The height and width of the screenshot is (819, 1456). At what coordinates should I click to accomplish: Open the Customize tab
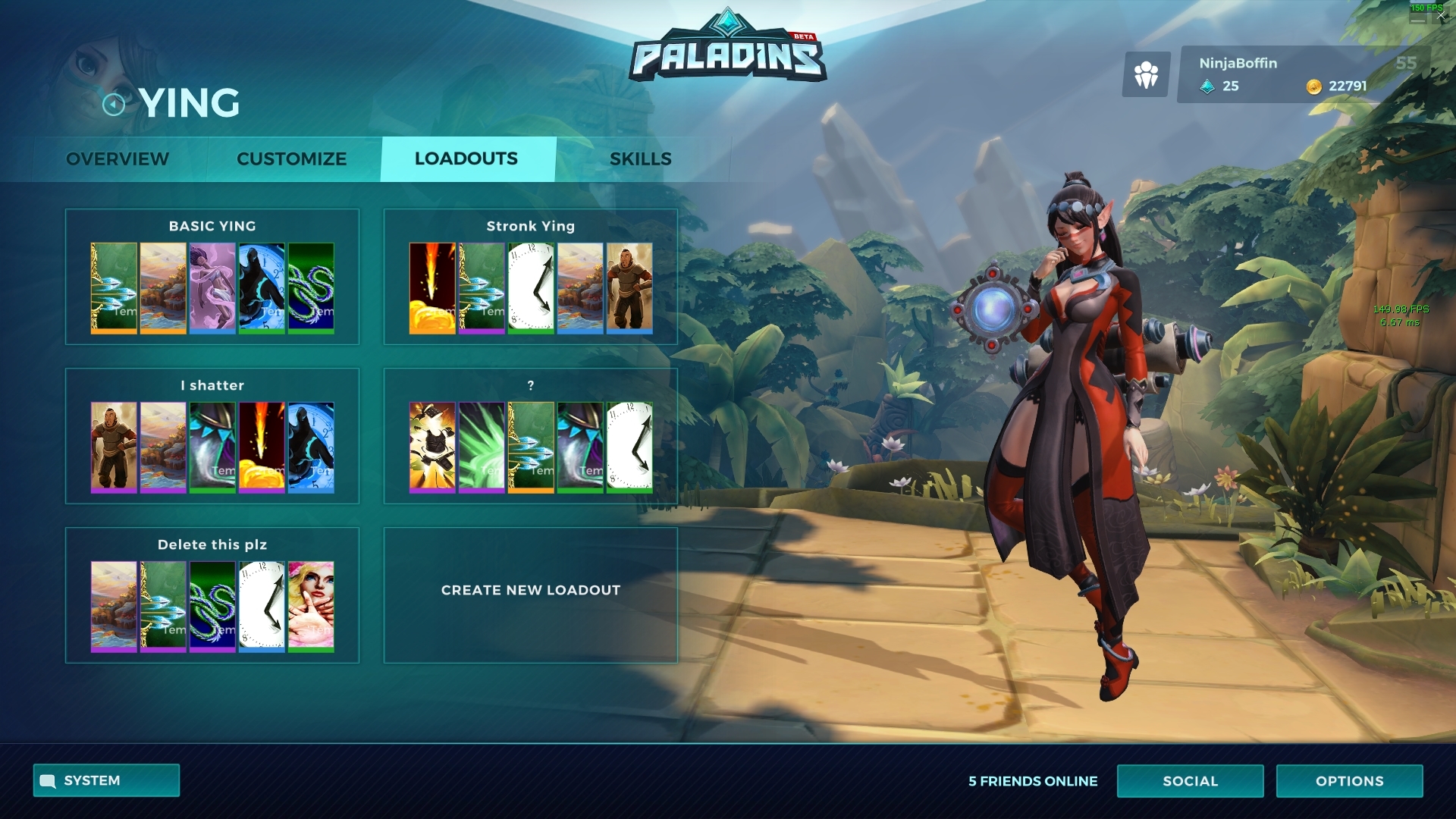[x=291, y=159]
